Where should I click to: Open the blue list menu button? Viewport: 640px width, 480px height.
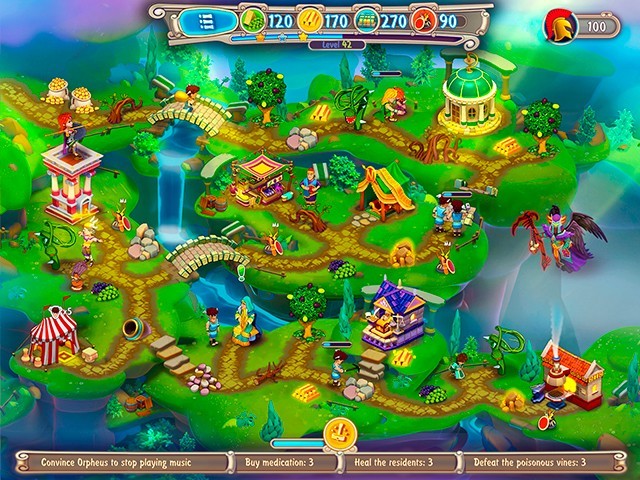(x=208, y=19)
